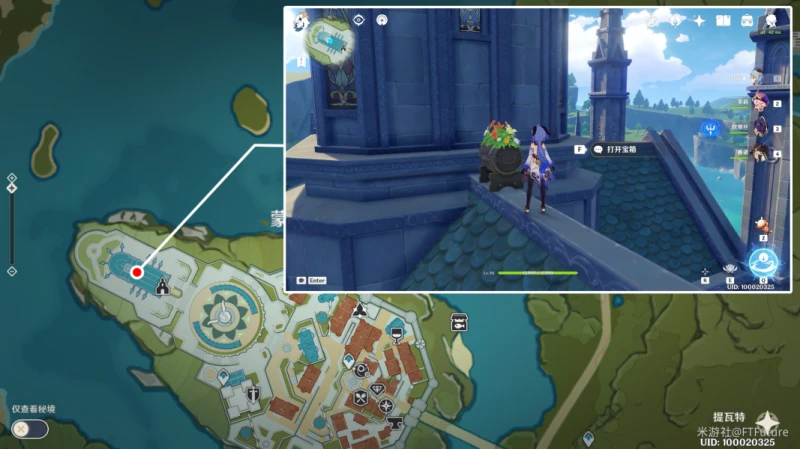This screenshot has height=449, width=800.
Task: Select the fish shop map icon
Action: tap(459, 322)
